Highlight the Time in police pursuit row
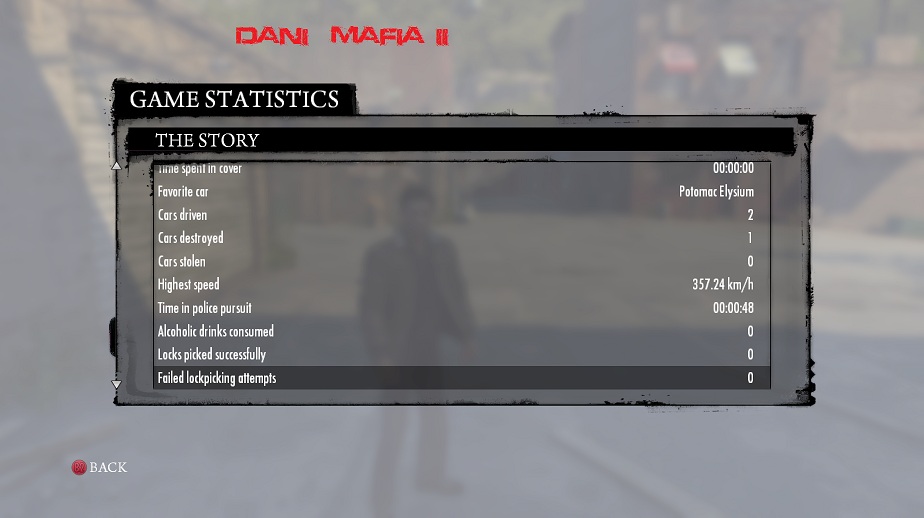The image size is (924, 518). coord(461,308)
